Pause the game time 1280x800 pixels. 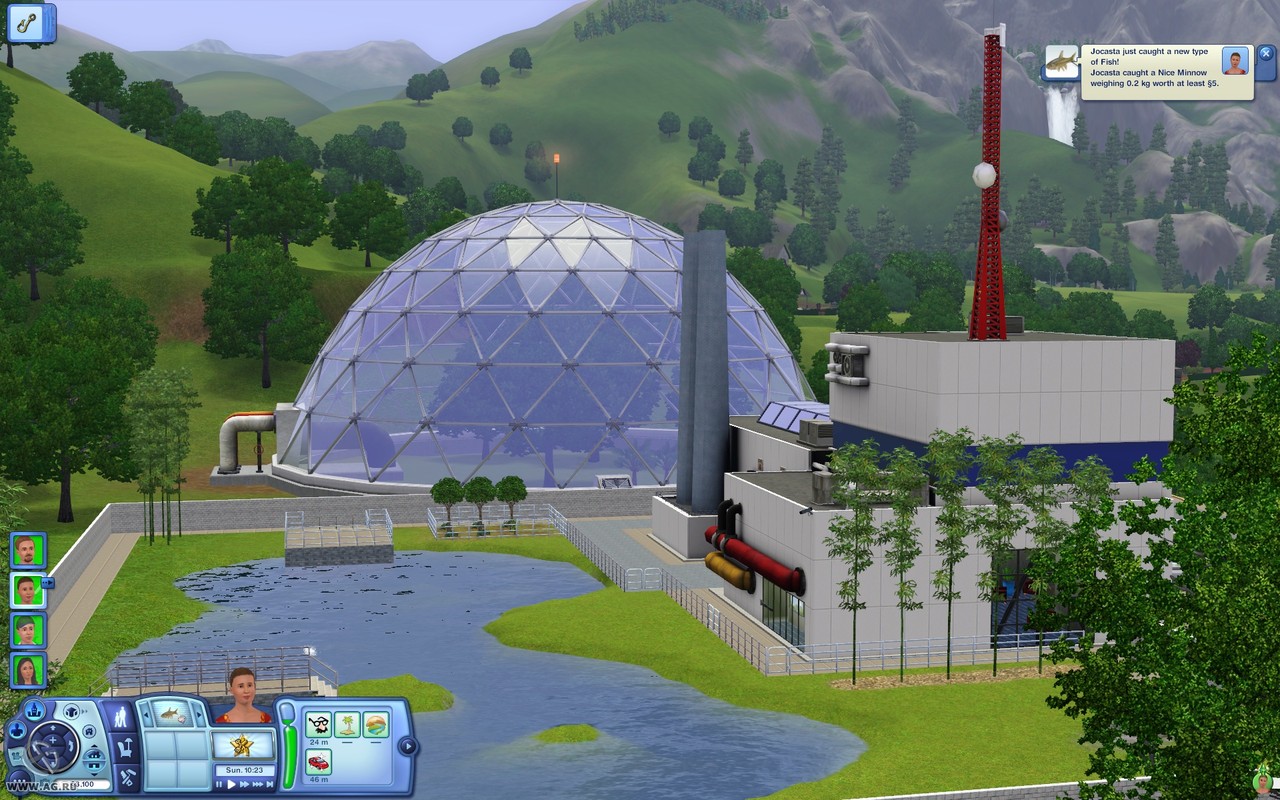(220, 785)
